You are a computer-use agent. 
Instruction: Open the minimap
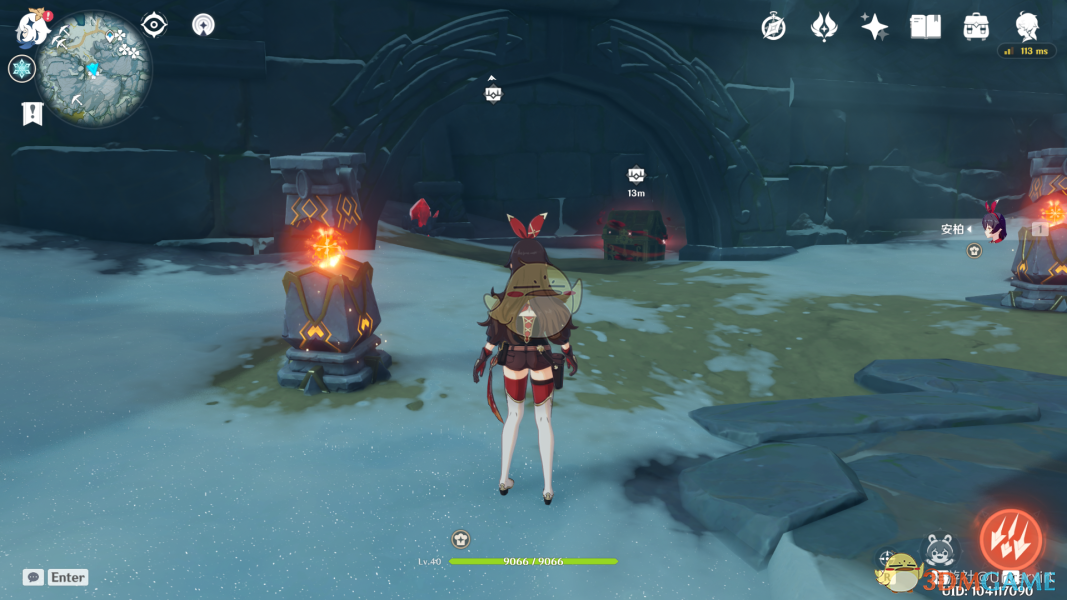pyautogui.click(x=94, y=68)
